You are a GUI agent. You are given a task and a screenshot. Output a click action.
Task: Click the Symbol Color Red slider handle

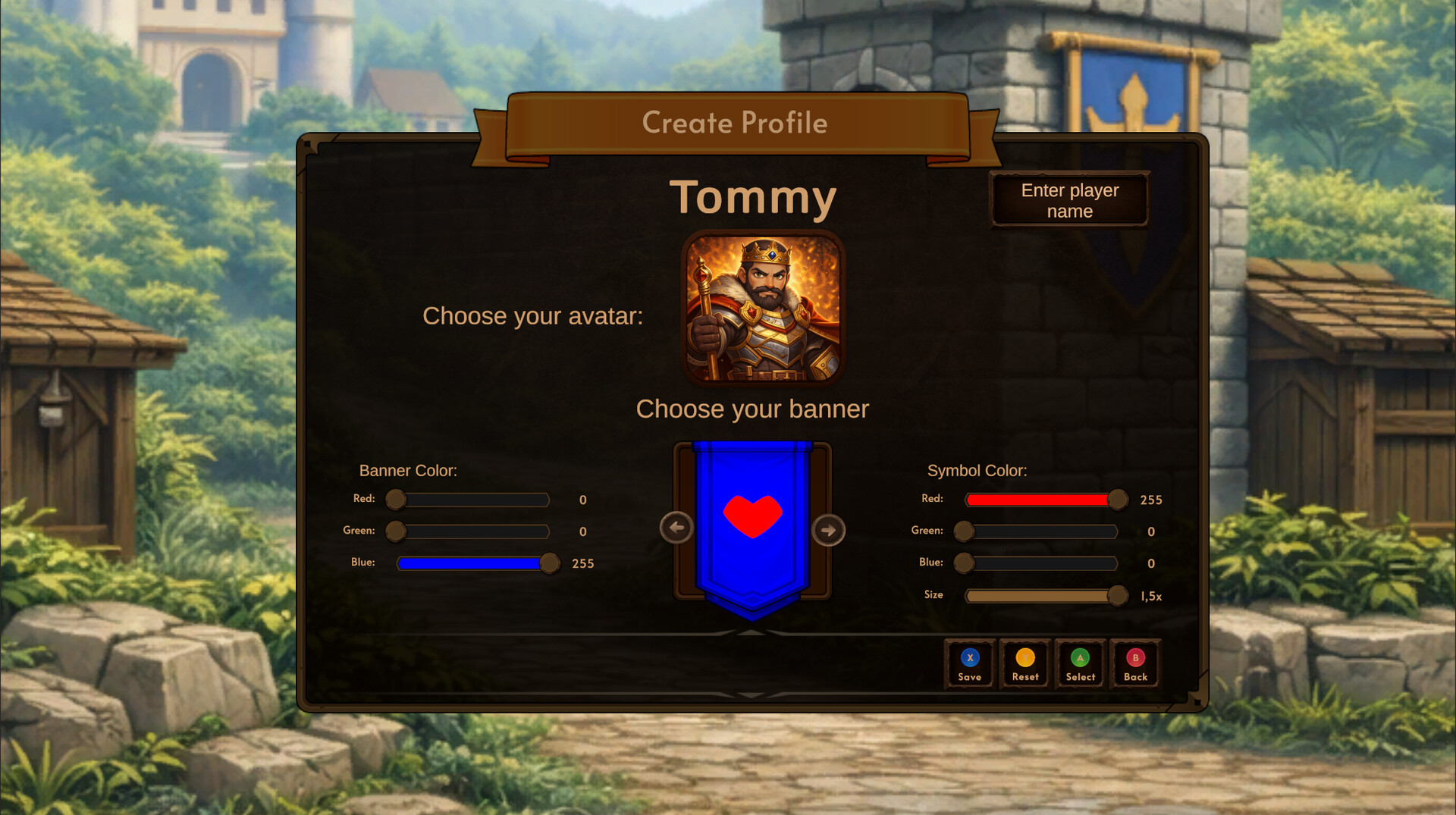[1117, 500]
